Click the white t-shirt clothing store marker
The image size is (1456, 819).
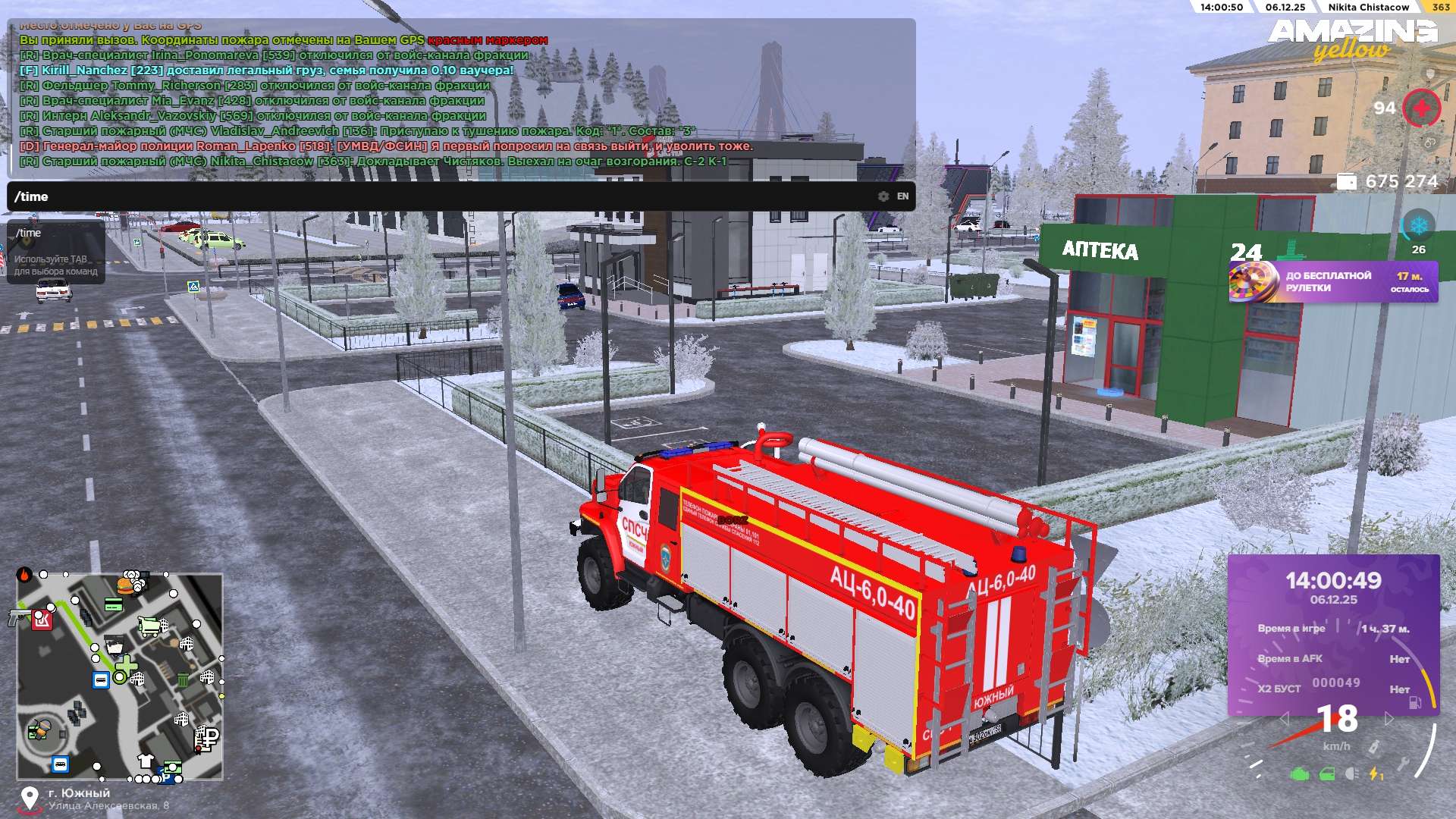146,761
